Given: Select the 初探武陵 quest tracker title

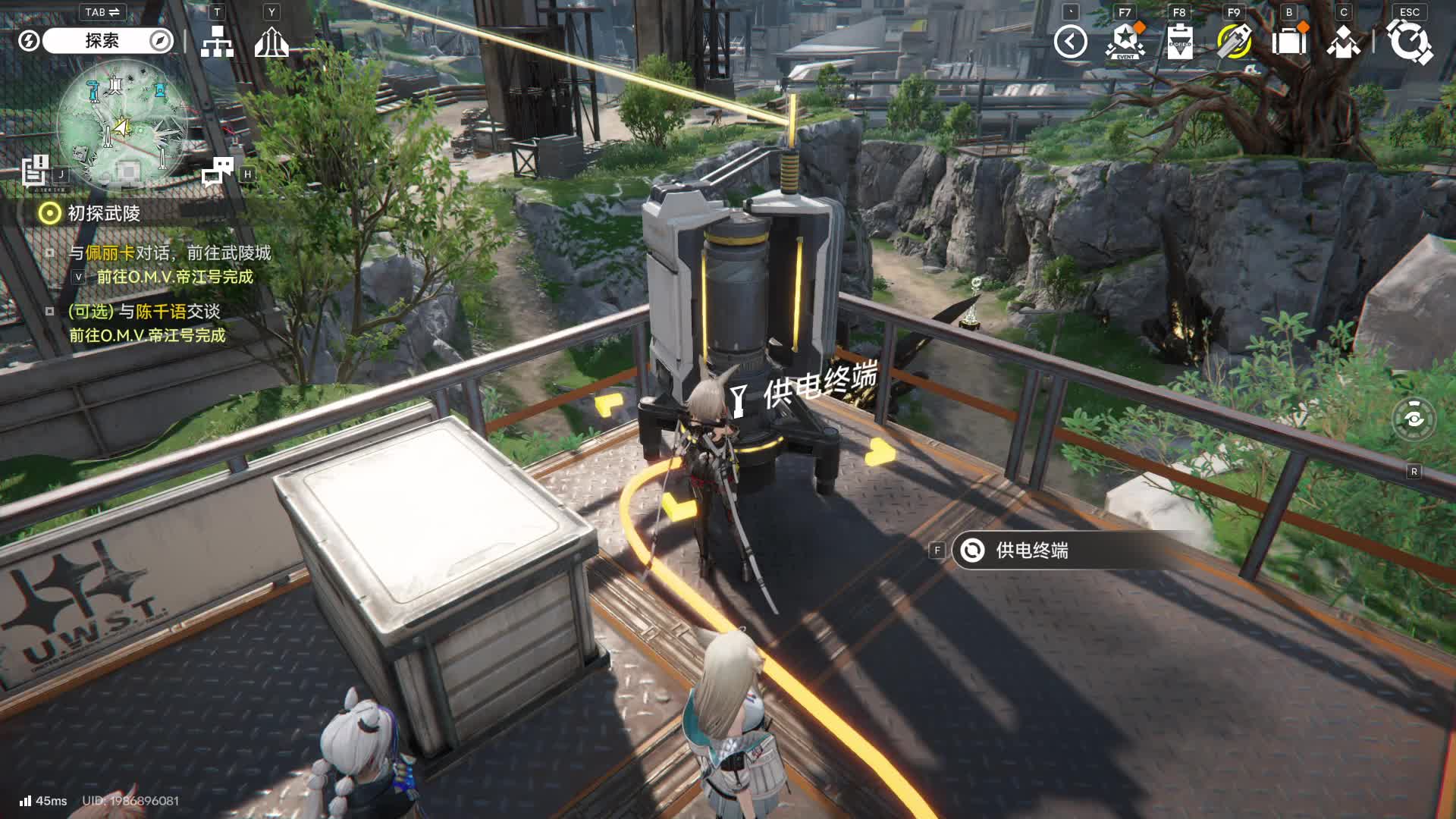Looking at the screenshot, I should click(104, 214).
